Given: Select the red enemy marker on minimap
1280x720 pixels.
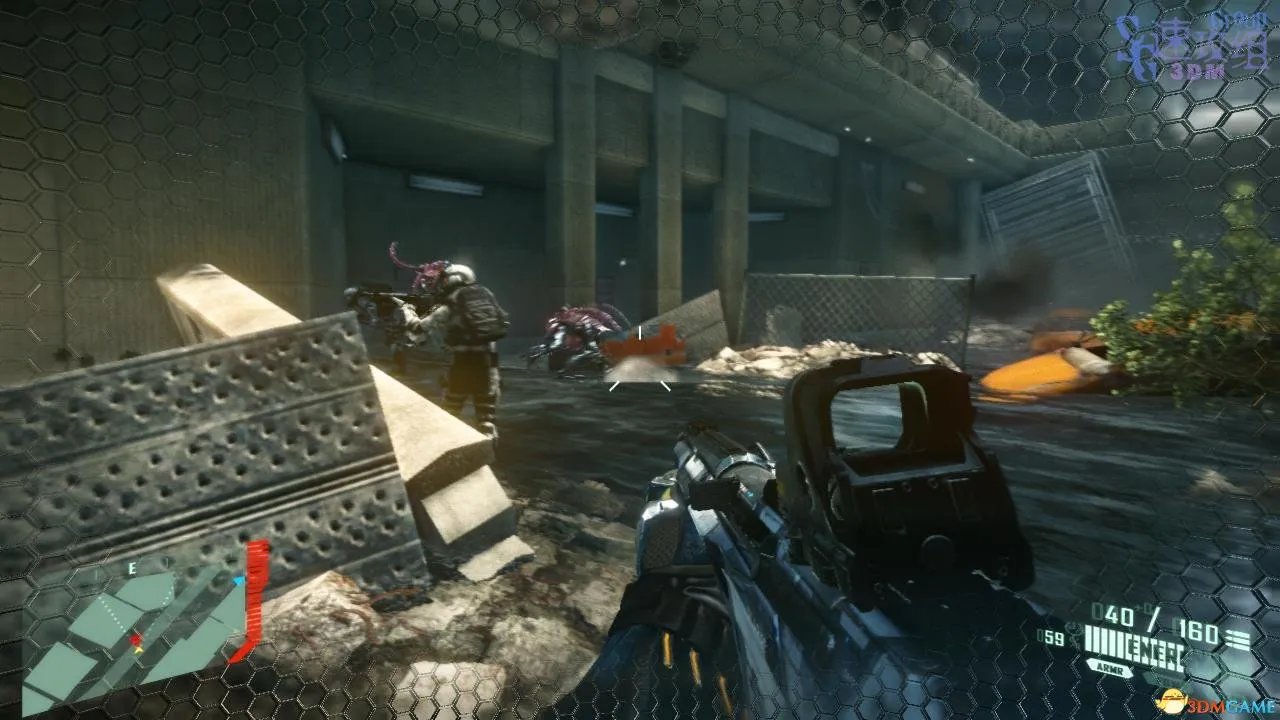Looking at the screenshot, I should click(135, 639).
